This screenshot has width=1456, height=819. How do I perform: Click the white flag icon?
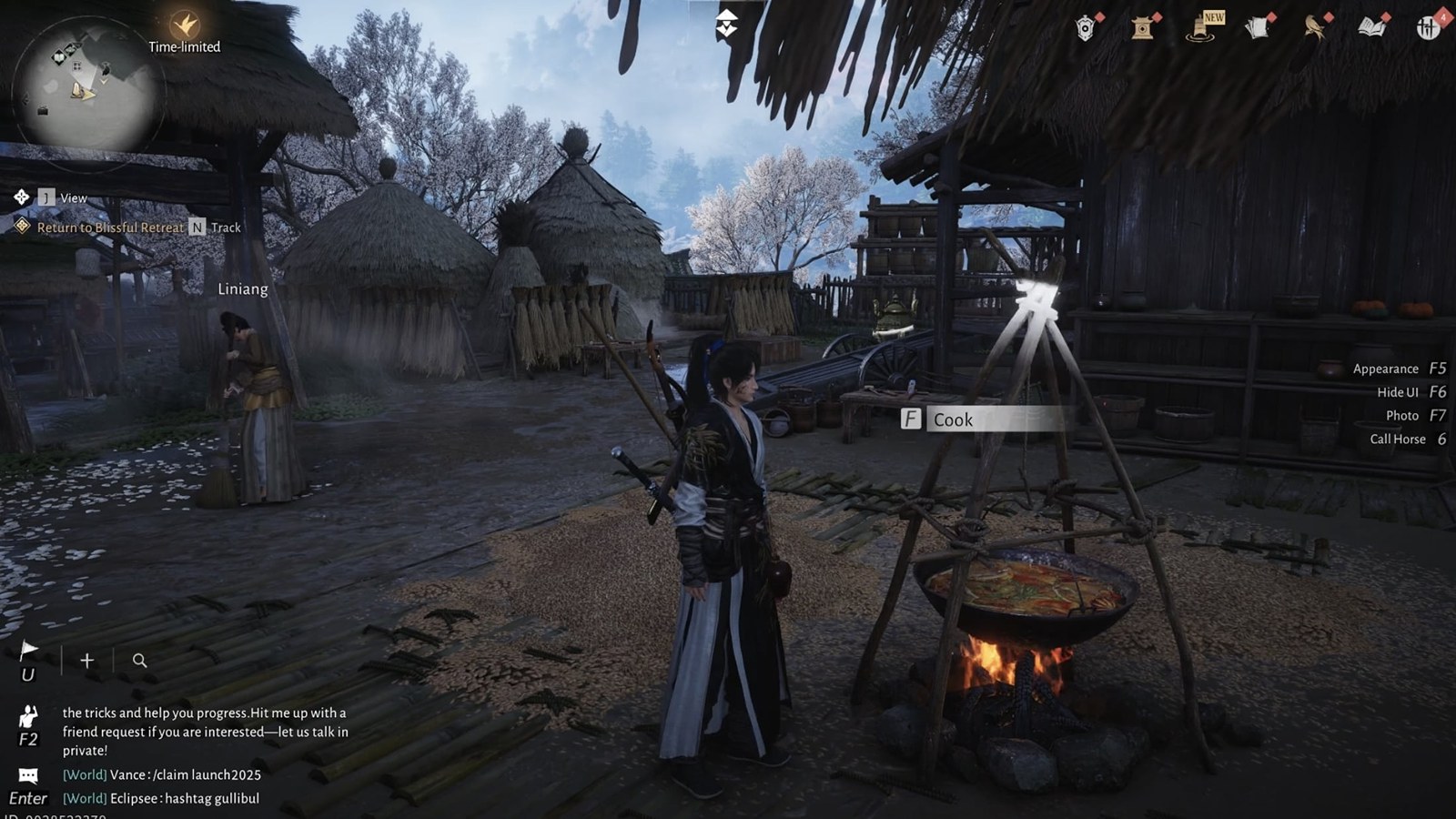(28, 651)
